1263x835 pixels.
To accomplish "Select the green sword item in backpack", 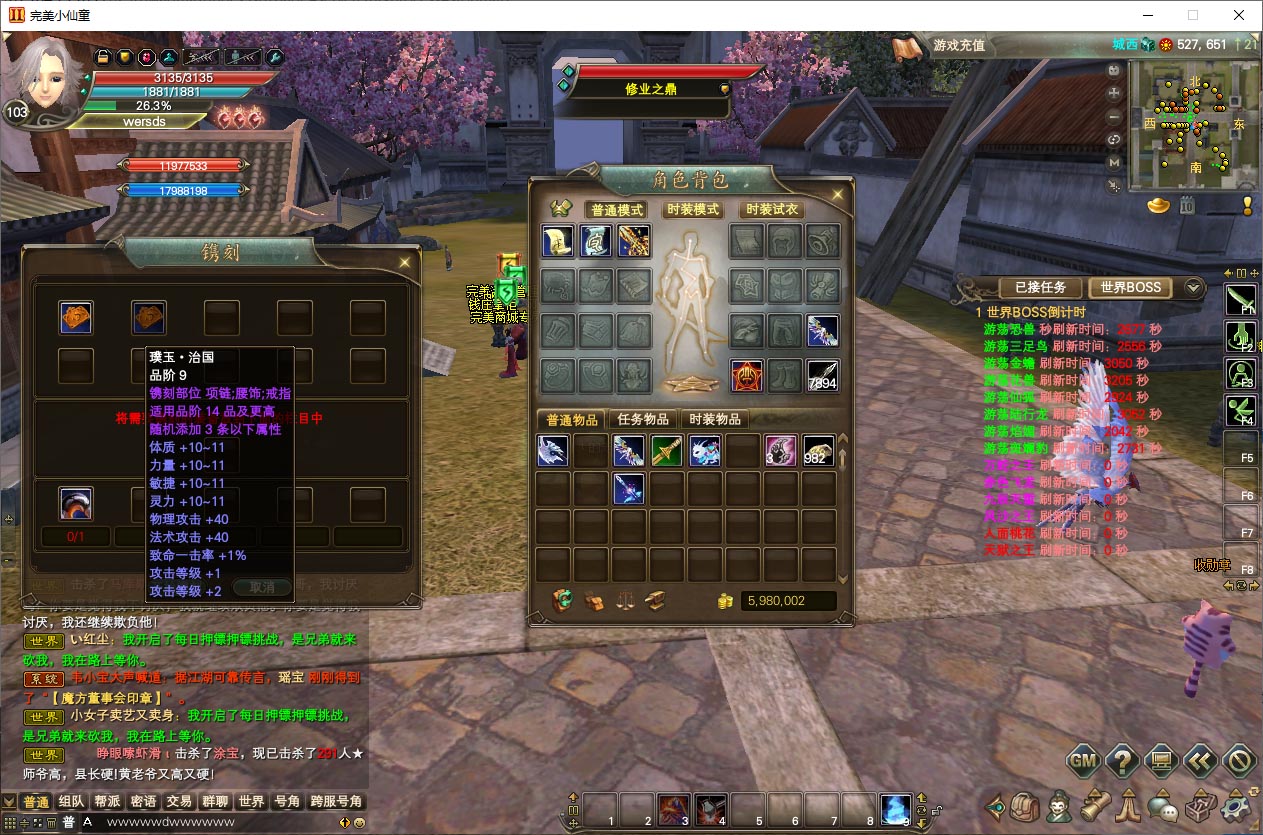I will (x=667, y=451).
